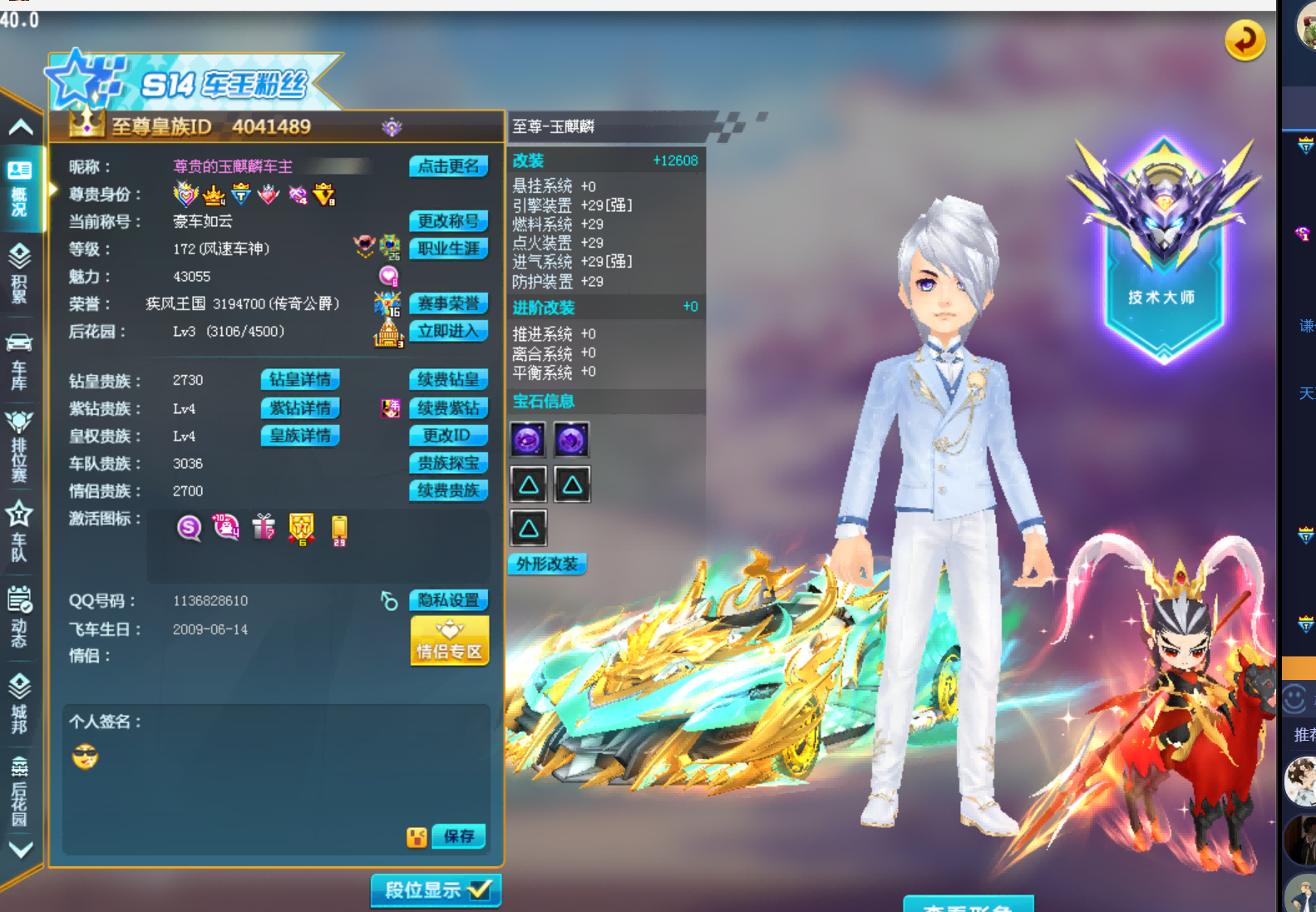Uncheck the 段位显示 checkbox
This screenshot has width=1316, height=912.
coord(478,889)
